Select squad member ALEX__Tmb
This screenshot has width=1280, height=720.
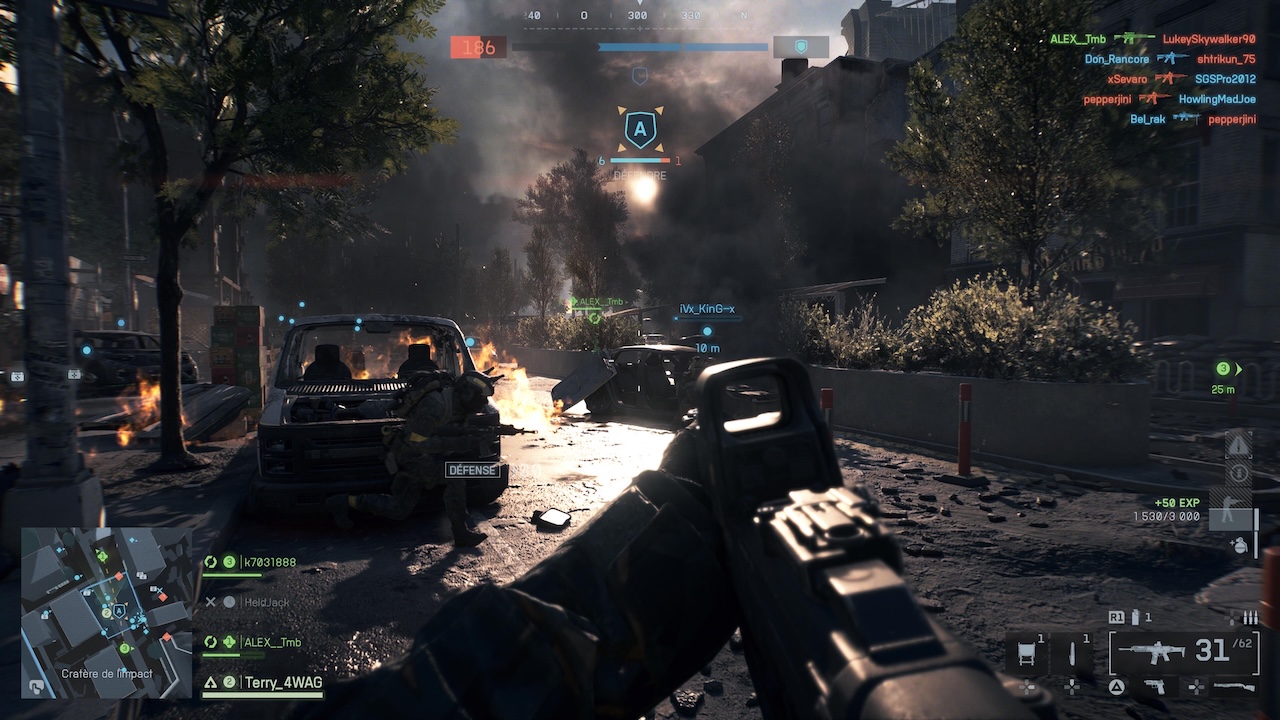pyautogui.click(x=270, y=642)
